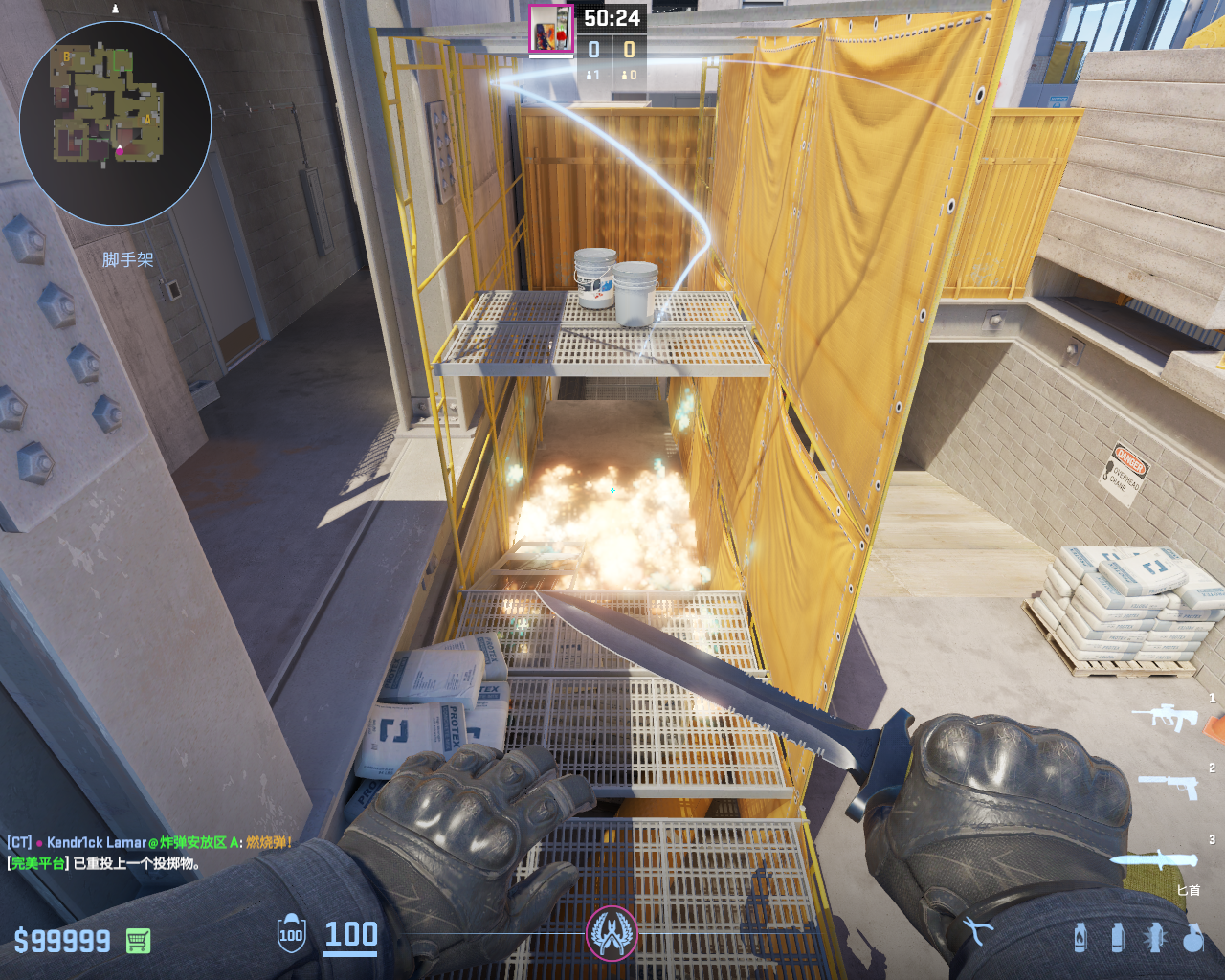The height and width of the screenshot is (980, 1225).
Task: Open the buy menu shopping cart icon
Action: pyautogui.click(x=138, y=941)
